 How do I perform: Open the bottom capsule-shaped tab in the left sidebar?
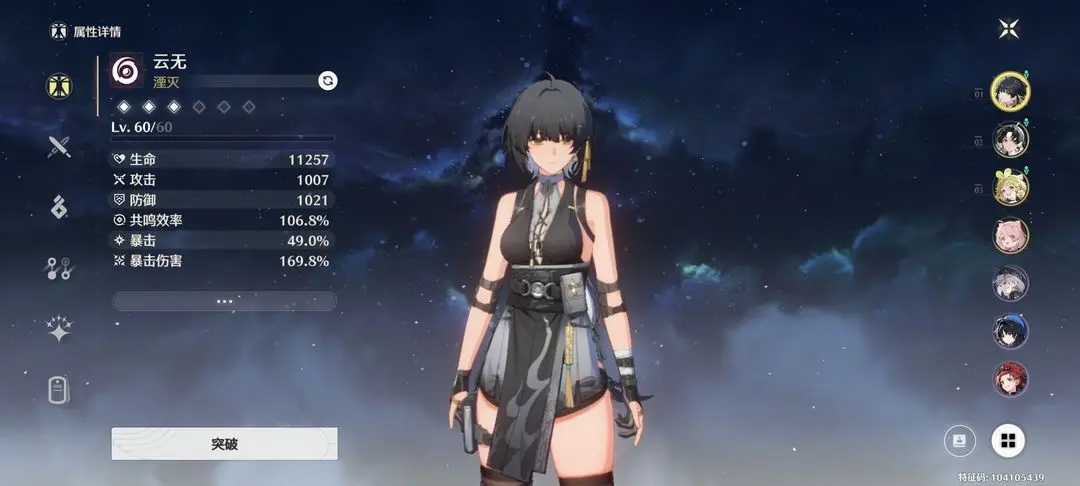[59, 390]
